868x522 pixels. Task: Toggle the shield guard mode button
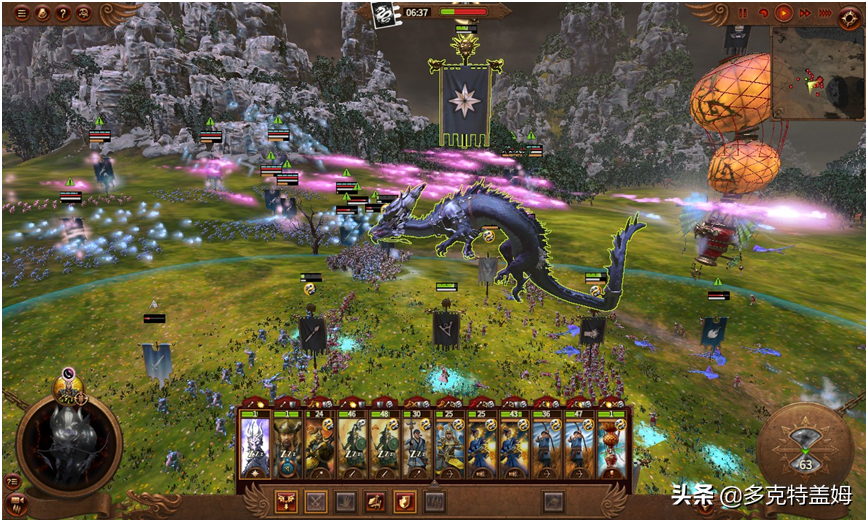point(405,501)
